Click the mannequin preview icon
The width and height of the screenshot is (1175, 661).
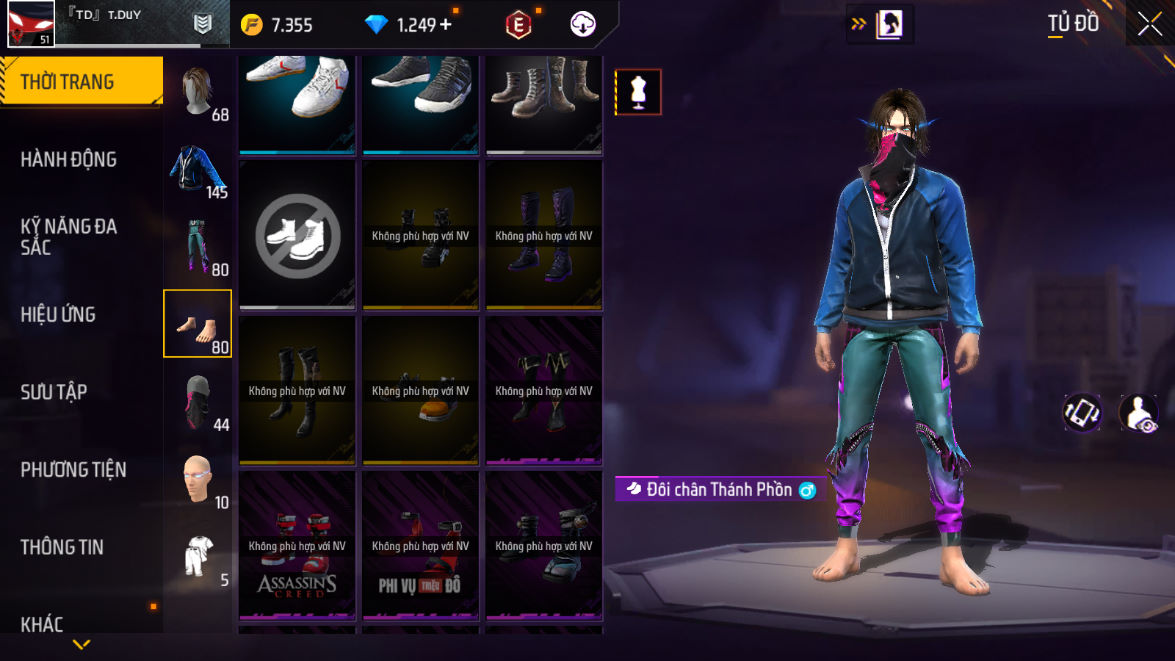(x=637, y=92)
